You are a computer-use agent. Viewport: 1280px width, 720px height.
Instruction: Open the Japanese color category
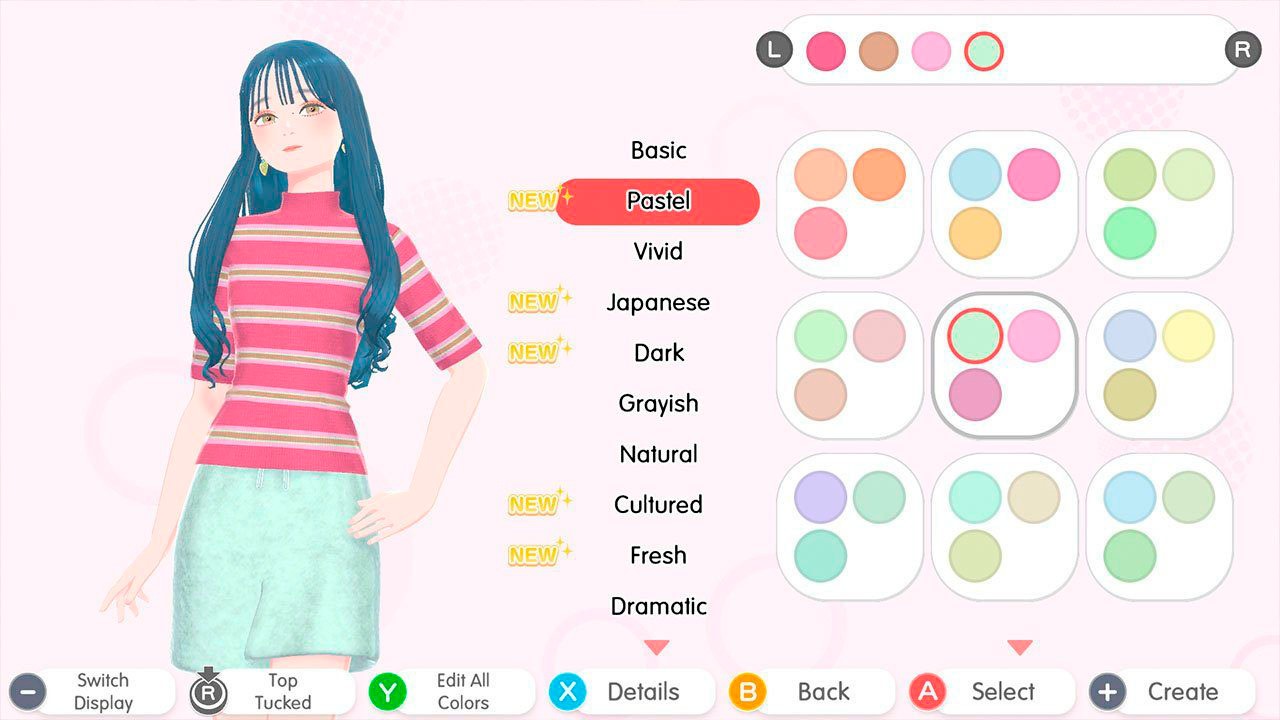(x=658, y=302)
